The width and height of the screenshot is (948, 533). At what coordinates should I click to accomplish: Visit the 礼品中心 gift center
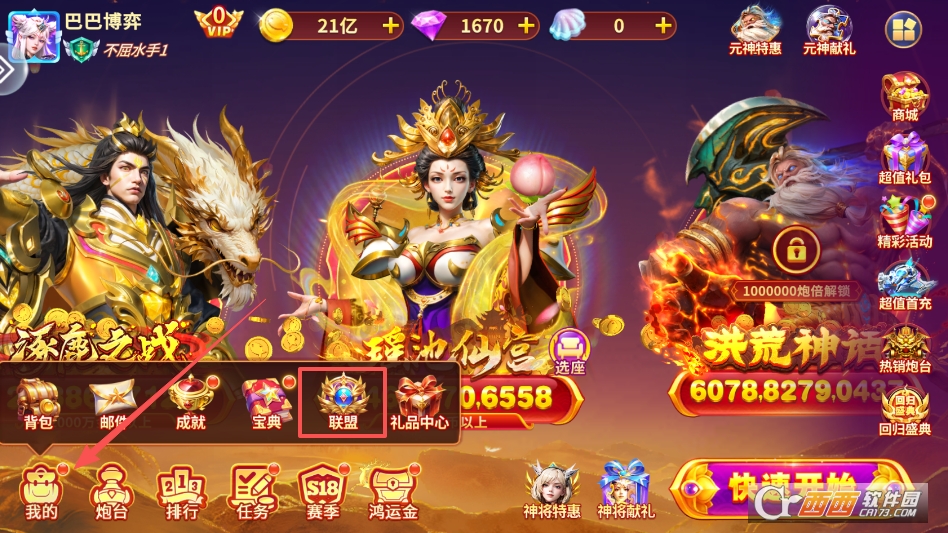[x=419, y=402]
